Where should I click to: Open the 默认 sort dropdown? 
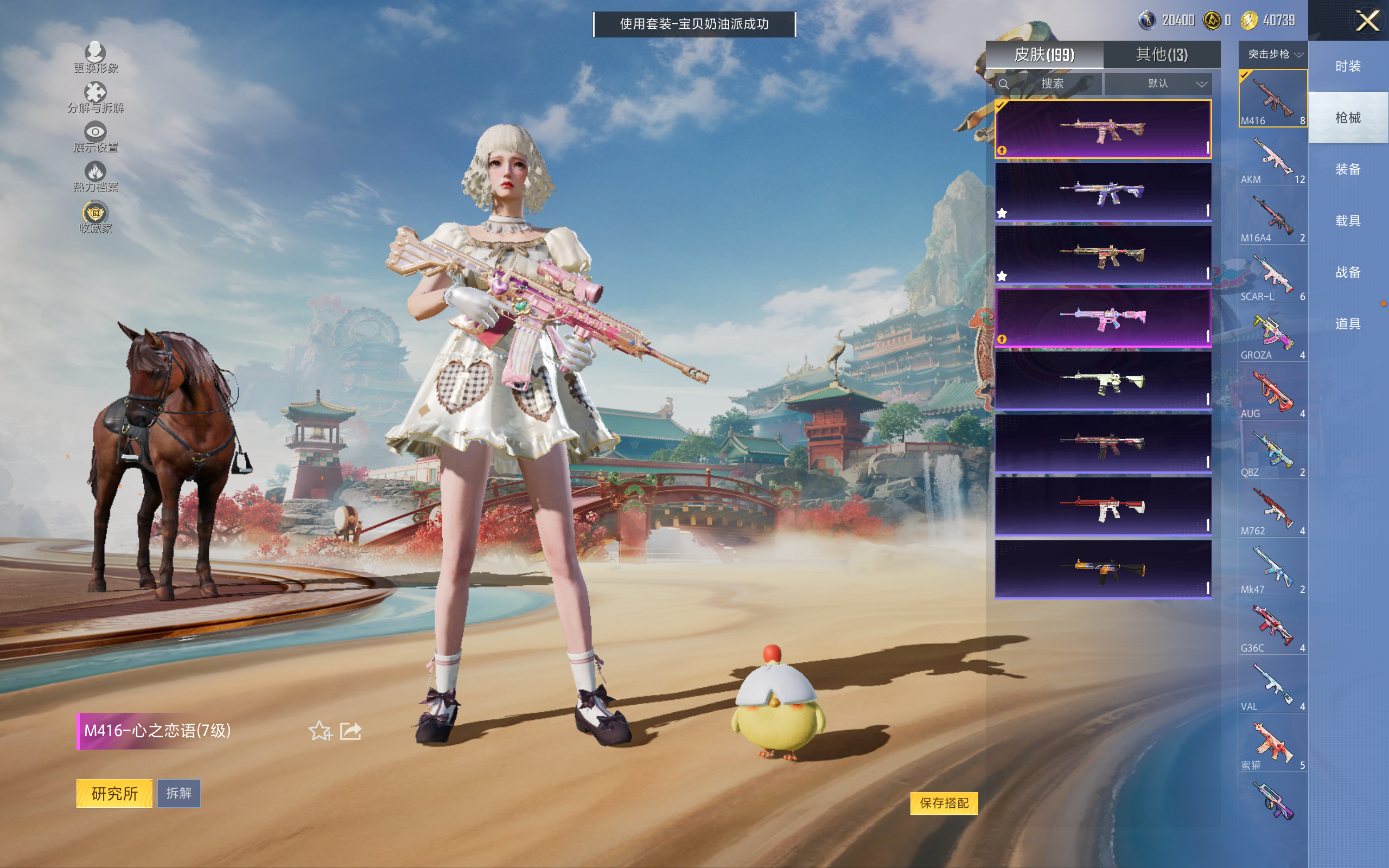(x=1159, y=84)
